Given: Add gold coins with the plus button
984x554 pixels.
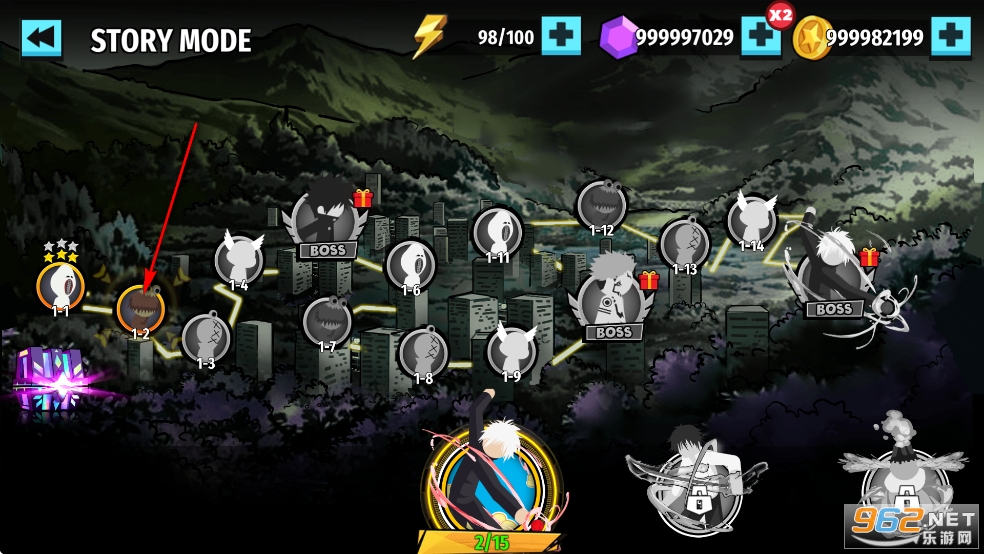Looking at the screenshot, I should 950,38.
